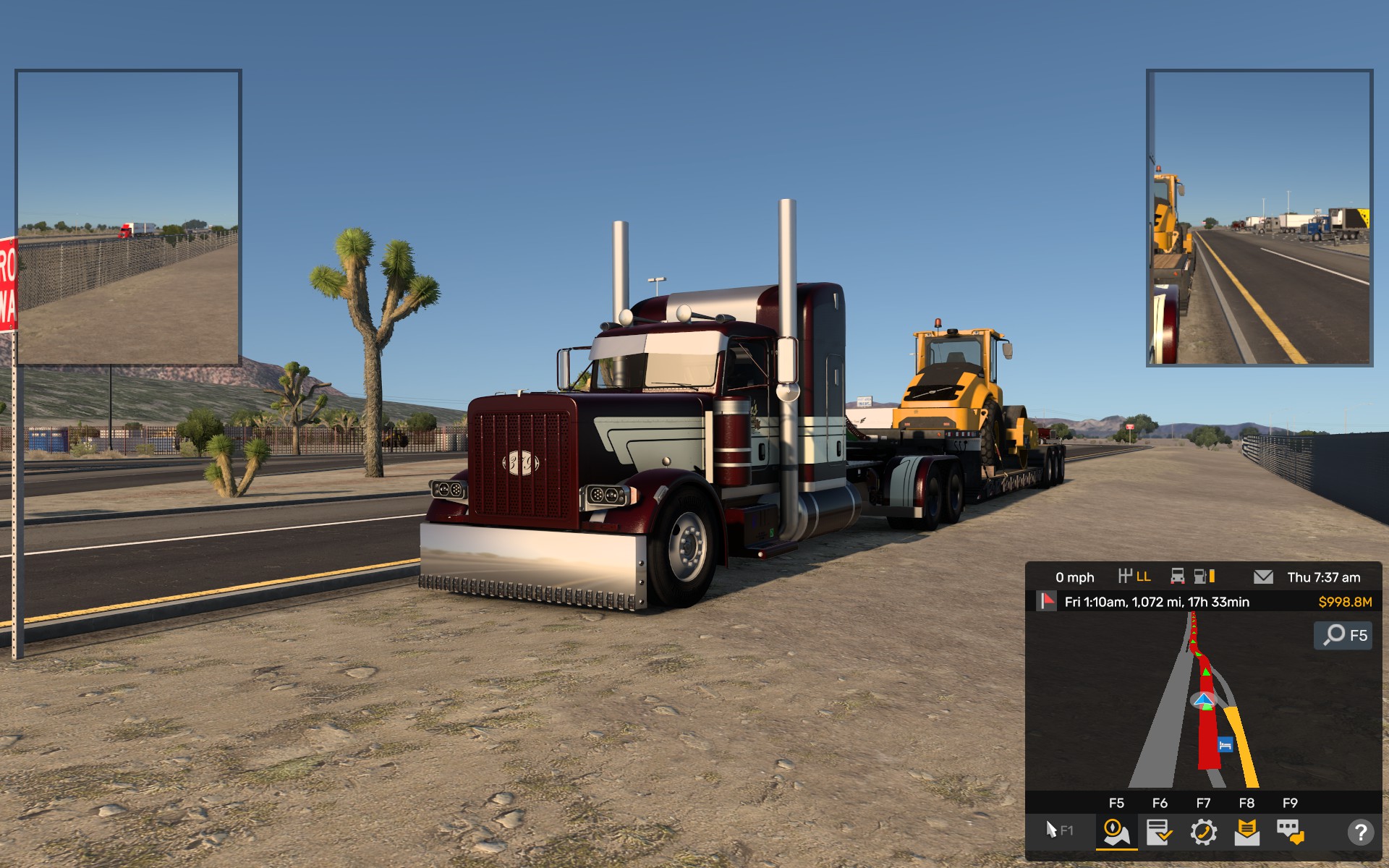Switch to the current job info tab

(1160, 832)
